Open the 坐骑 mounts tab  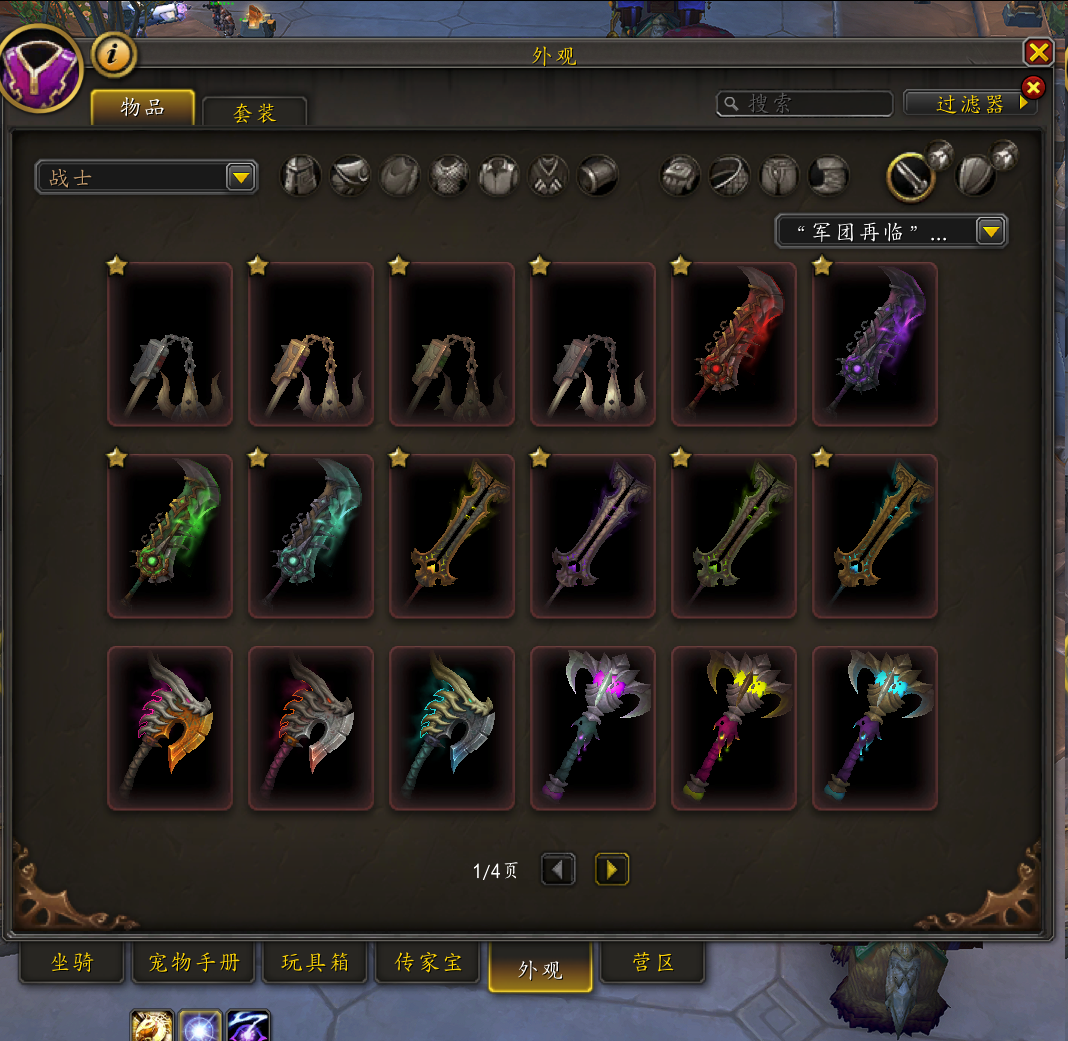click(x=72, y=963)
